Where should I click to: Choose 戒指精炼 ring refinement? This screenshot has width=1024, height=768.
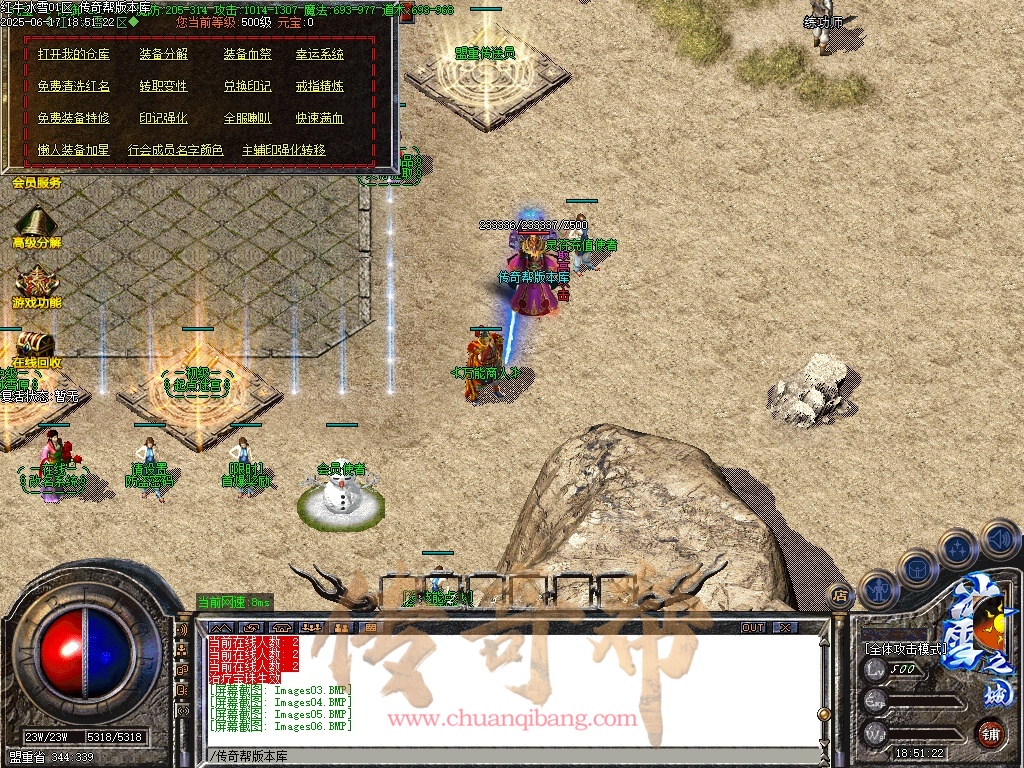click(x=319, y=86)
